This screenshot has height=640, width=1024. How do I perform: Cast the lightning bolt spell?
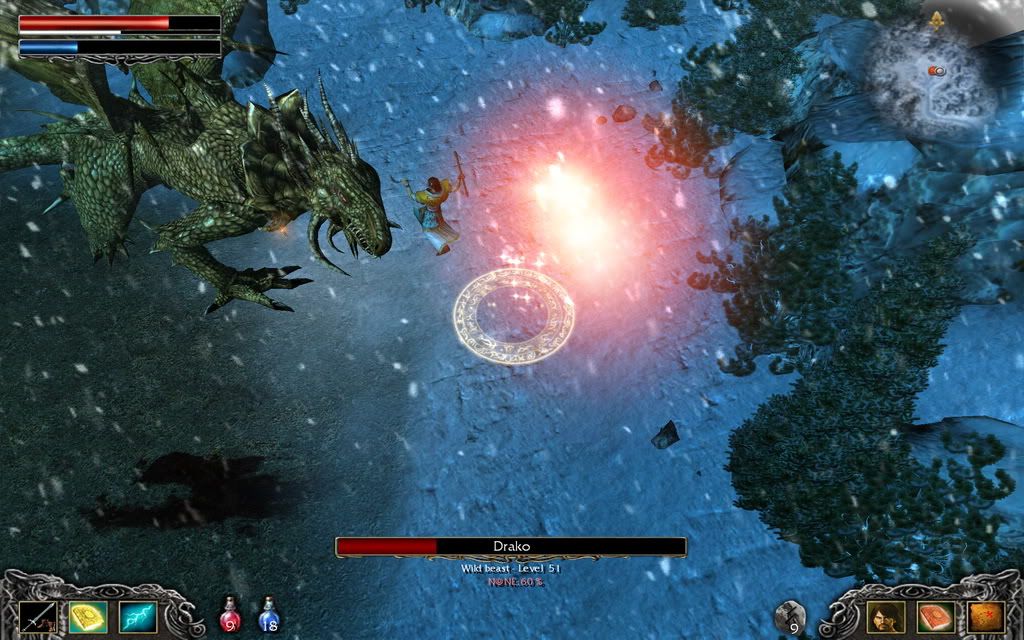click(138, 616)
